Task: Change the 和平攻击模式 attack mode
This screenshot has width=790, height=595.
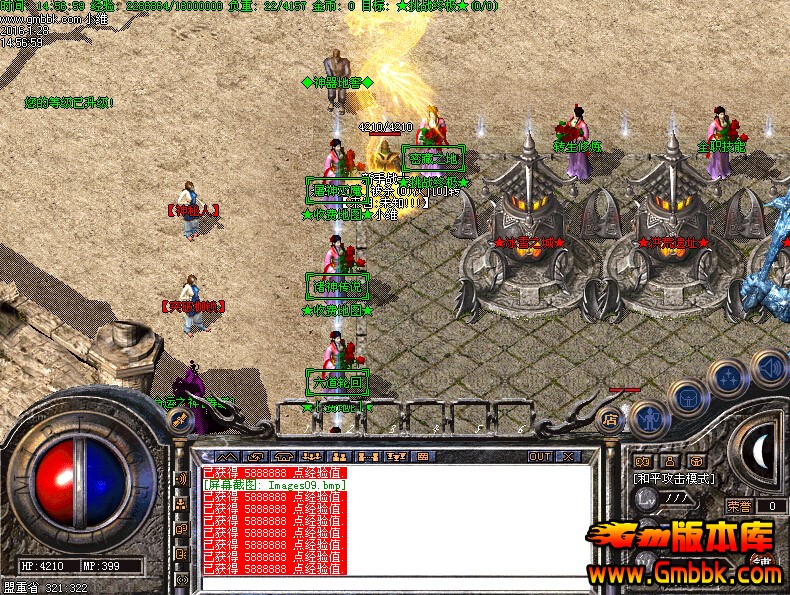Action: [x=675, y=479]
